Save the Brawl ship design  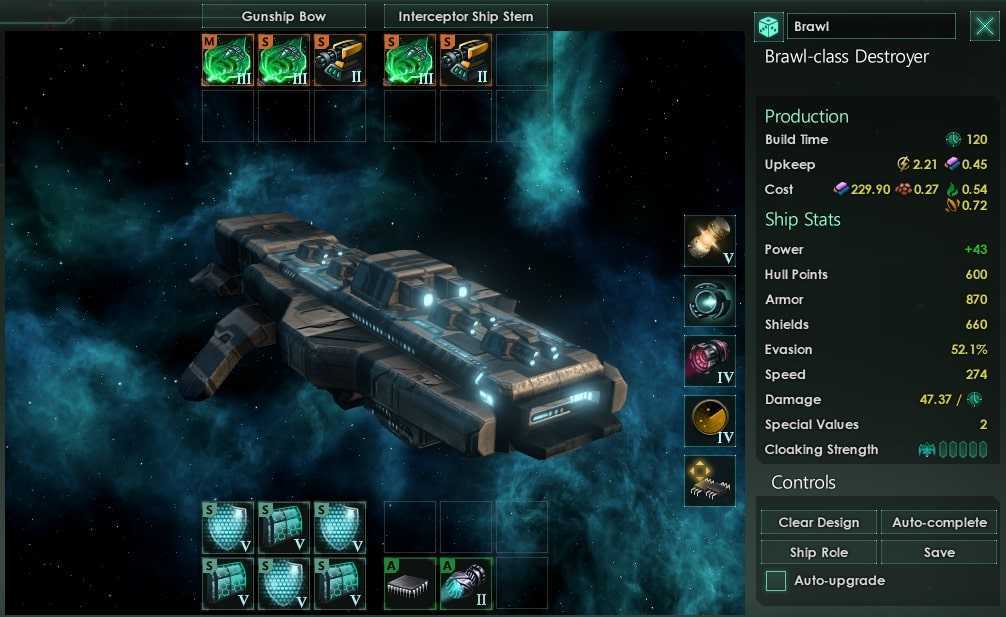coord(939,552)
